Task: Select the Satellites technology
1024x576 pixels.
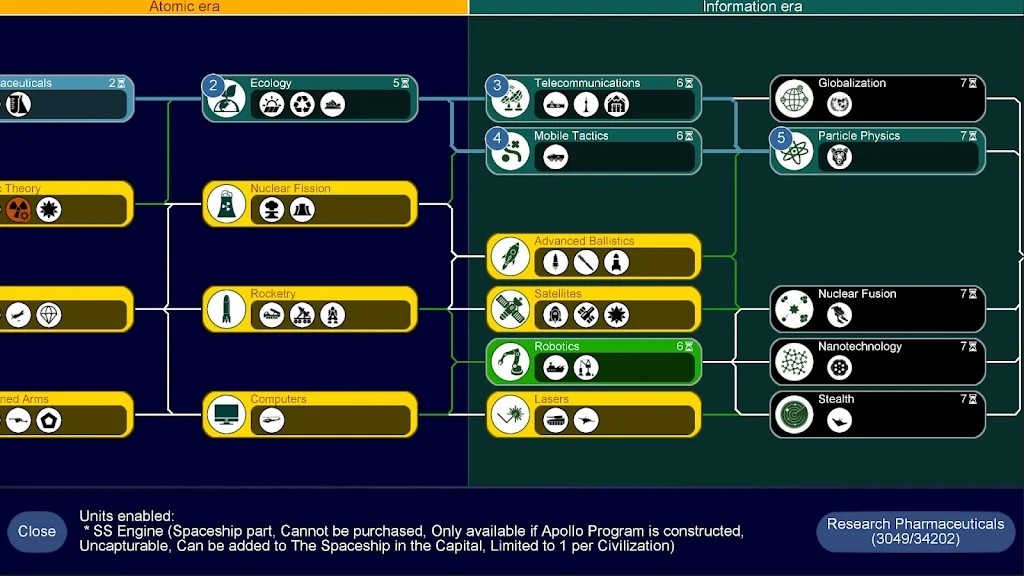Action: click(x=594, y=309)
